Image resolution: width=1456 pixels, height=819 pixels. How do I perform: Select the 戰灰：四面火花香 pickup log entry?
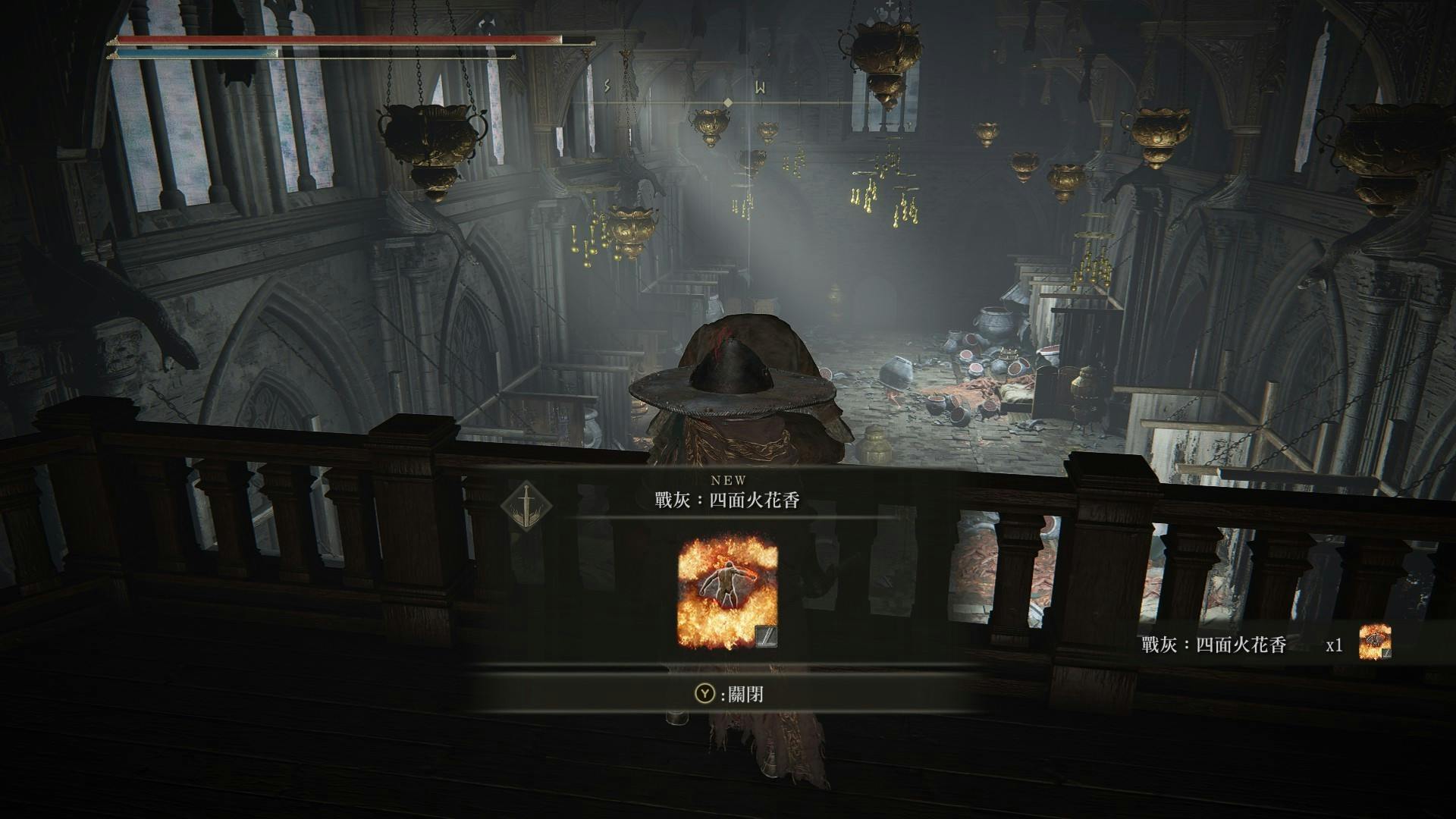pyautogui.click(x=1214, y=645)
